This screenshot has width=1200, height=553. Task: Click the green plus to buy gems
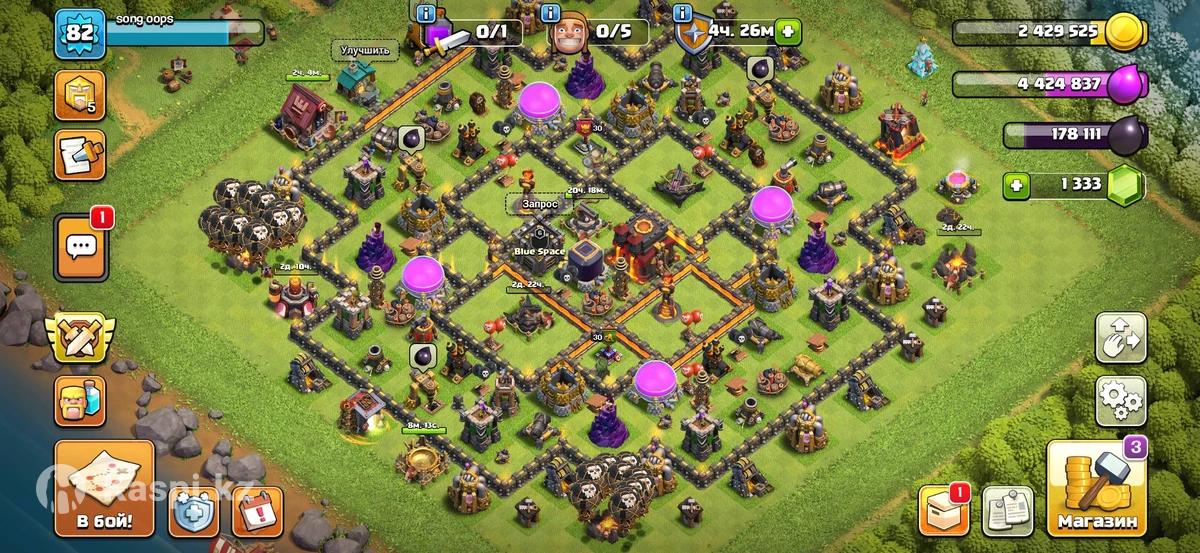point(1019,185)
